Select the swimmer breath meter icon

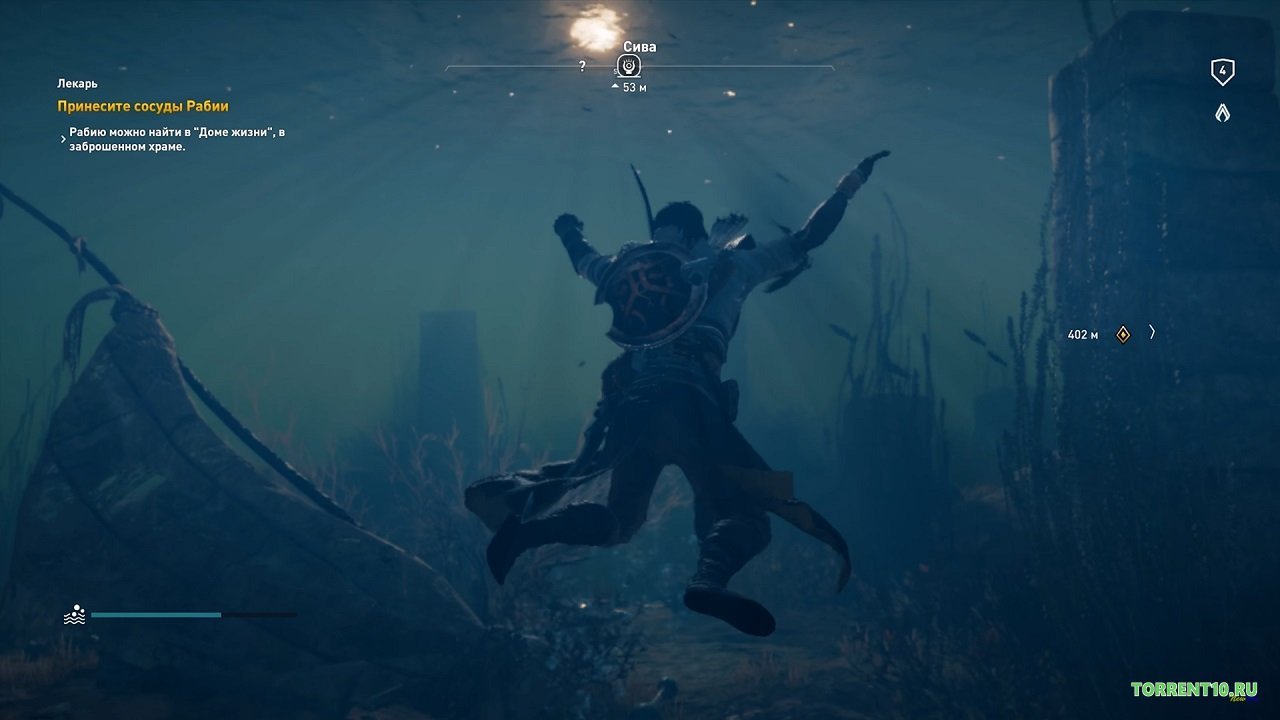click(75, 614)
